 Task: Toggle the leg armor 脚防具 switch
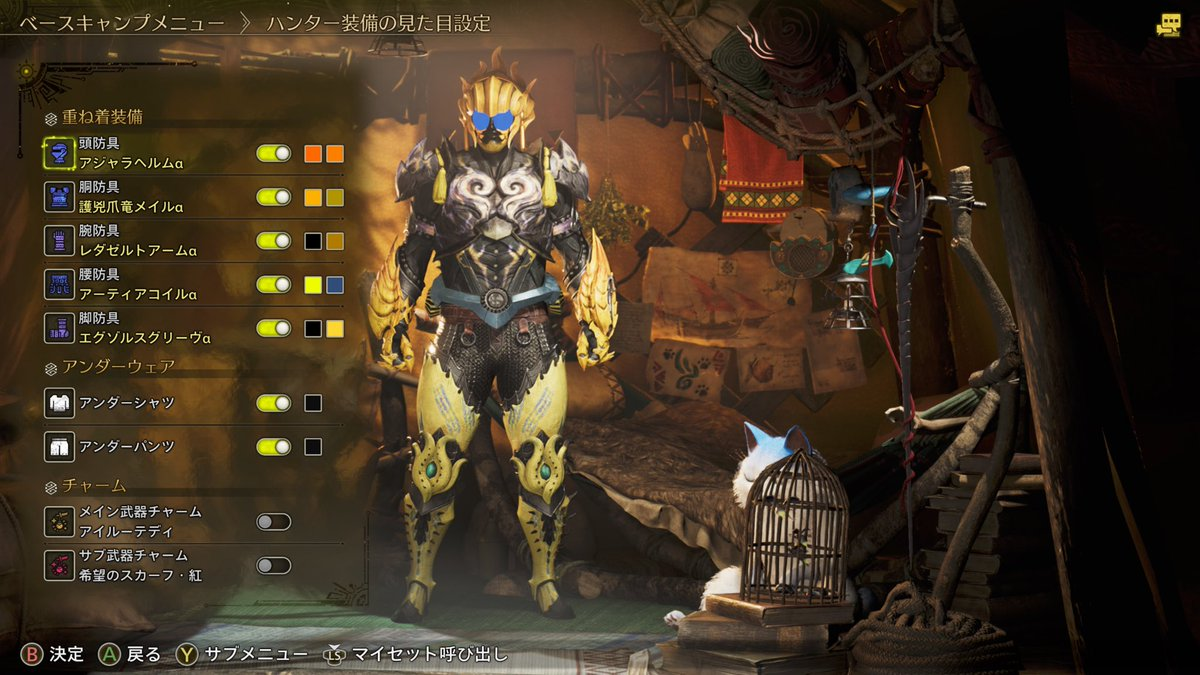click(273, 328)
